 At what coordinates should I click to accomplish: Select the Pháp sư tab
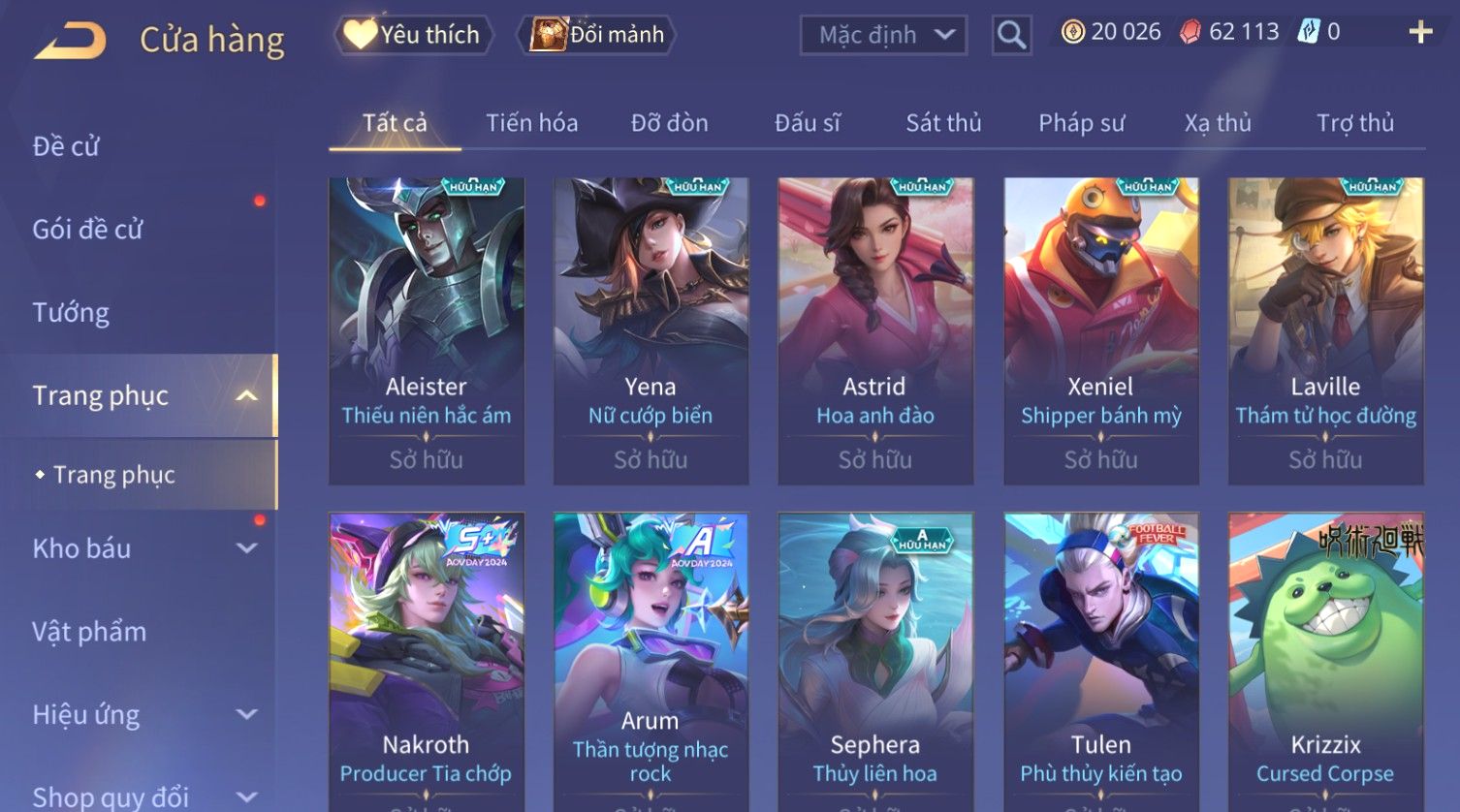point(1081,123)
